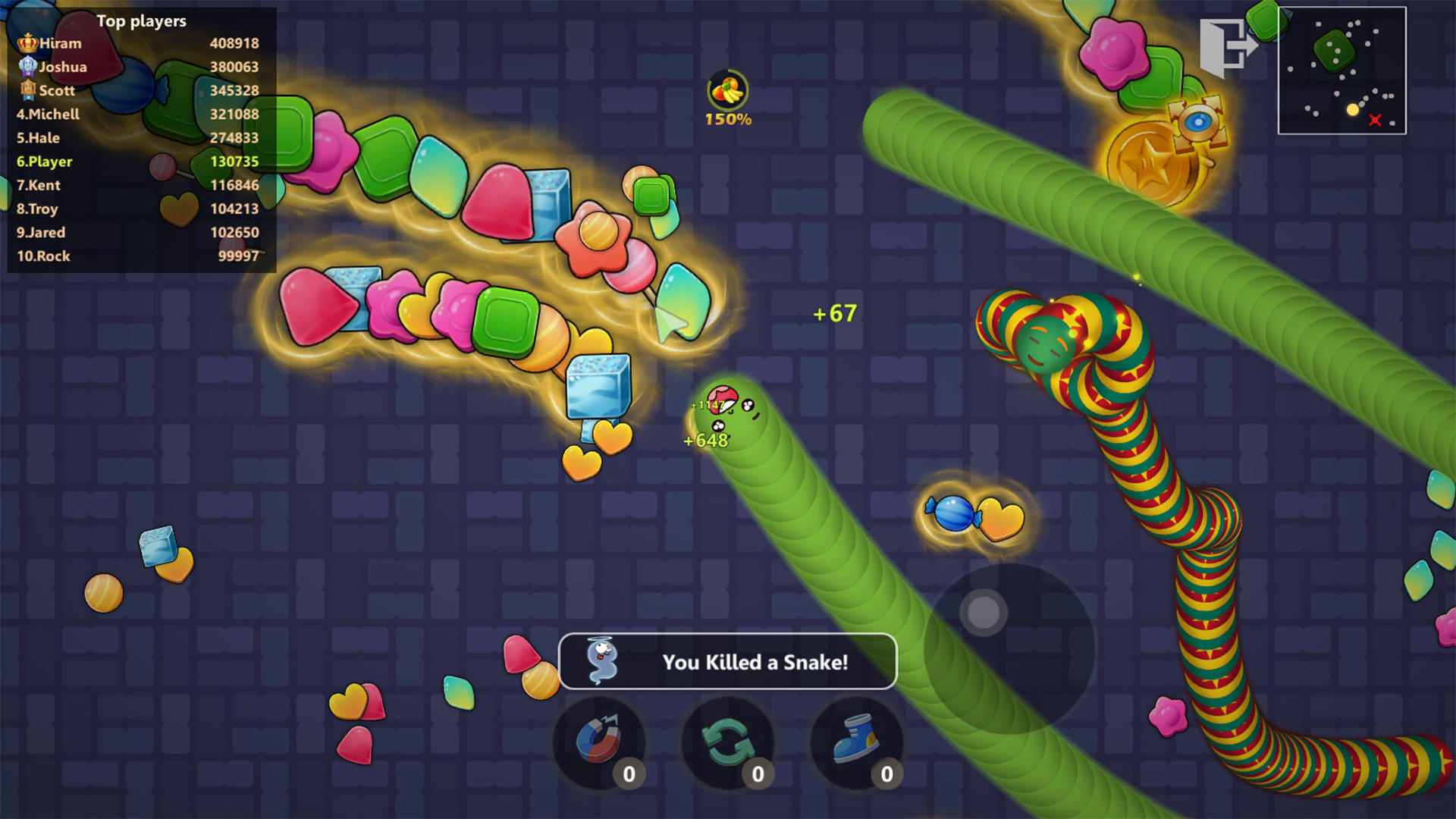Select your yellow dot on the minimap
This screenshot has width=1456, height=819.
[x=1351, y=109]
